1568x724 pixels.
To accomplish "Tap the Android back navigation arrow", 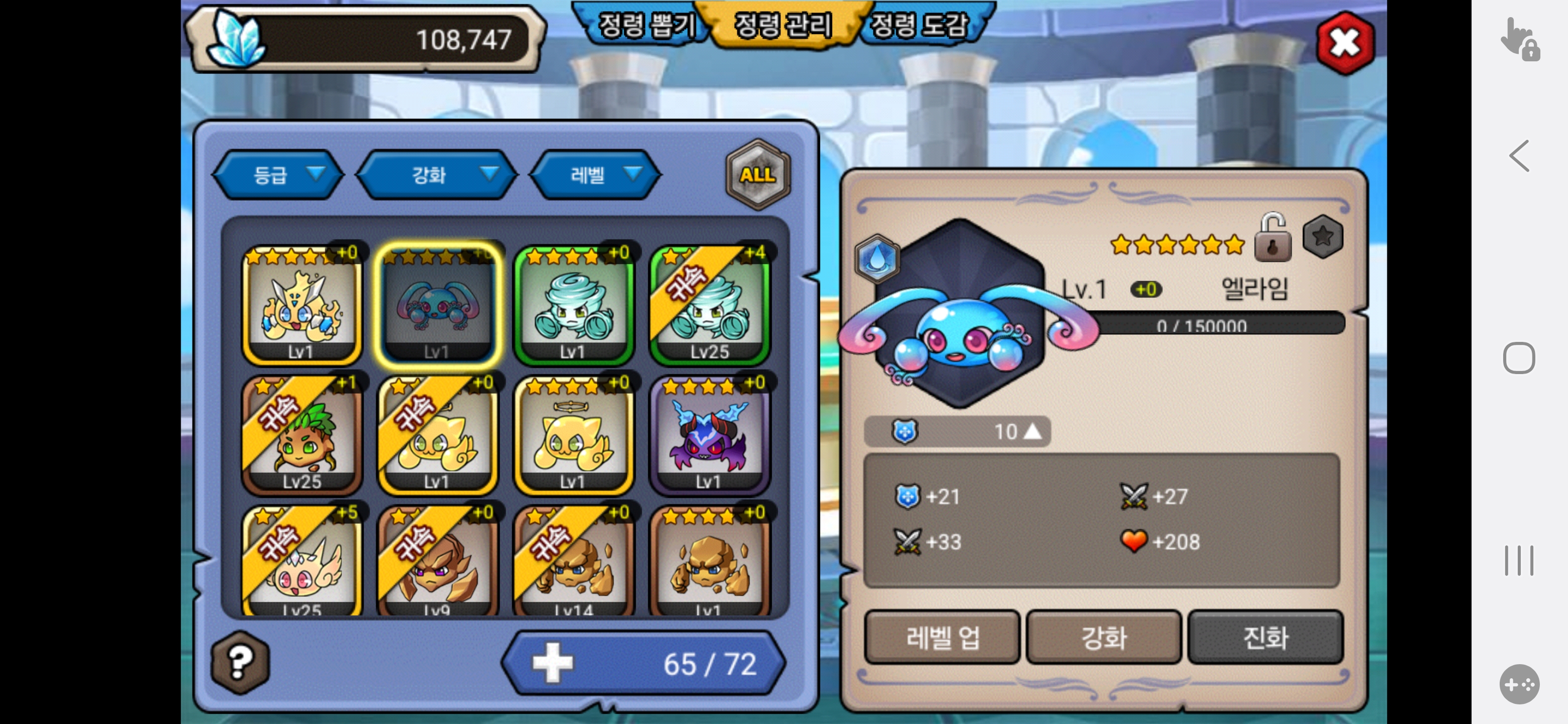I will pos(1519,156).
